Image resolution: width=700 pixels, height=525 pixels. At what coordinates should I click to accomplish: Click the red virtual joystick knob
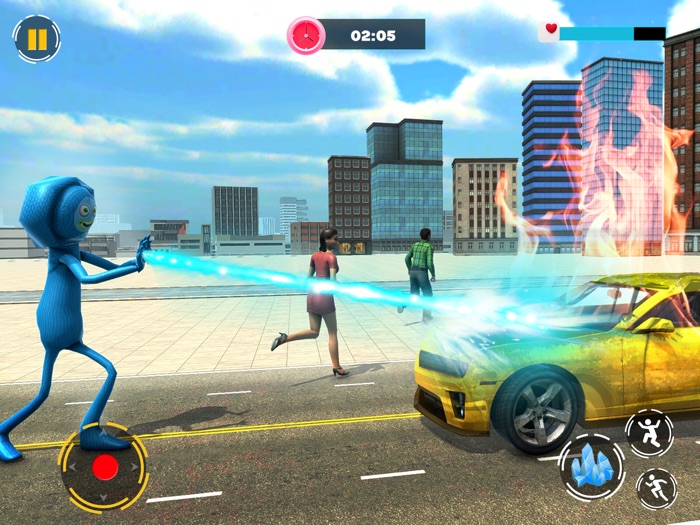(x=104, y=467)
